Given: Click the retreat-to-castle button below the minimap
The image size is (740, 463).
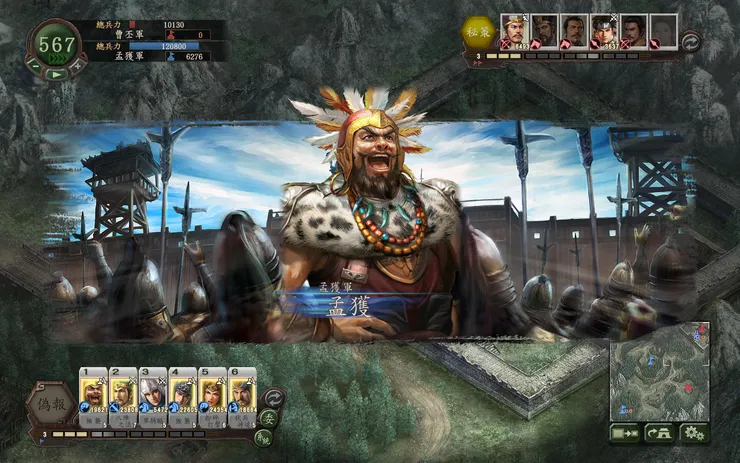Looking at the screenshot, I should tap(658, 432).
